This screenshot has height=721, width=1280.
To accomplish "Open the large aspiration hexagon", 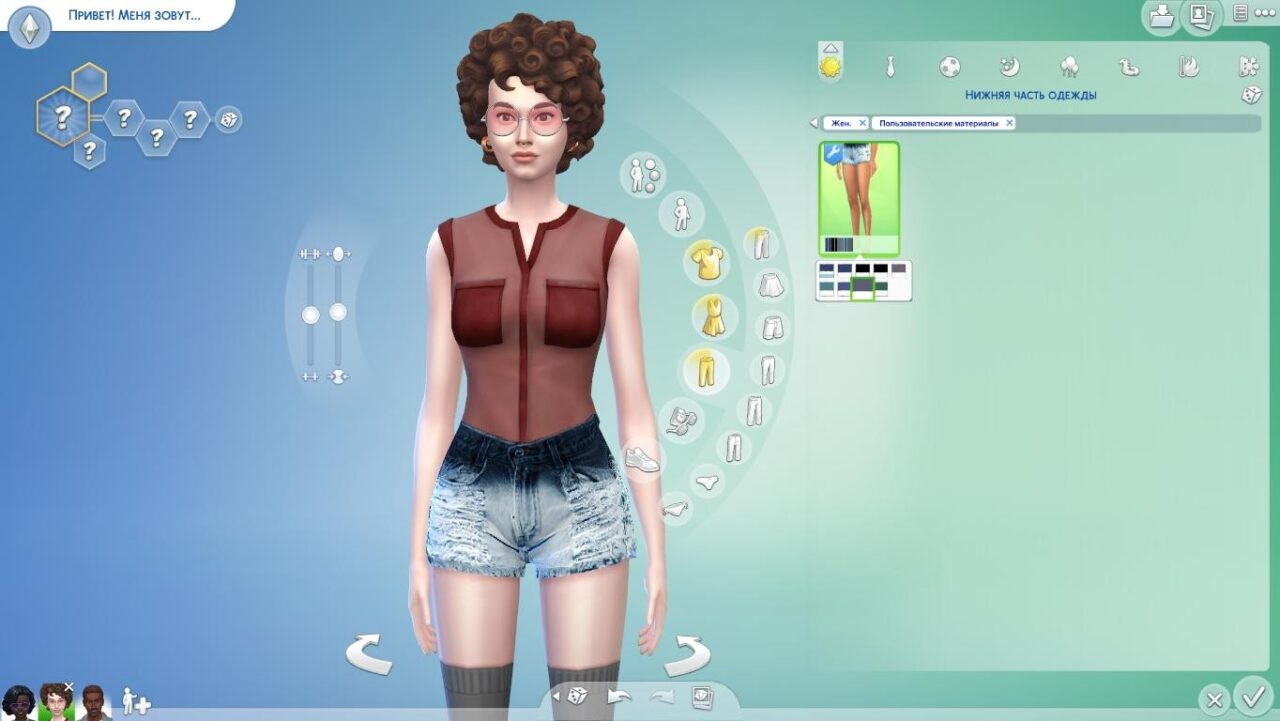I will tap(62, 118).
